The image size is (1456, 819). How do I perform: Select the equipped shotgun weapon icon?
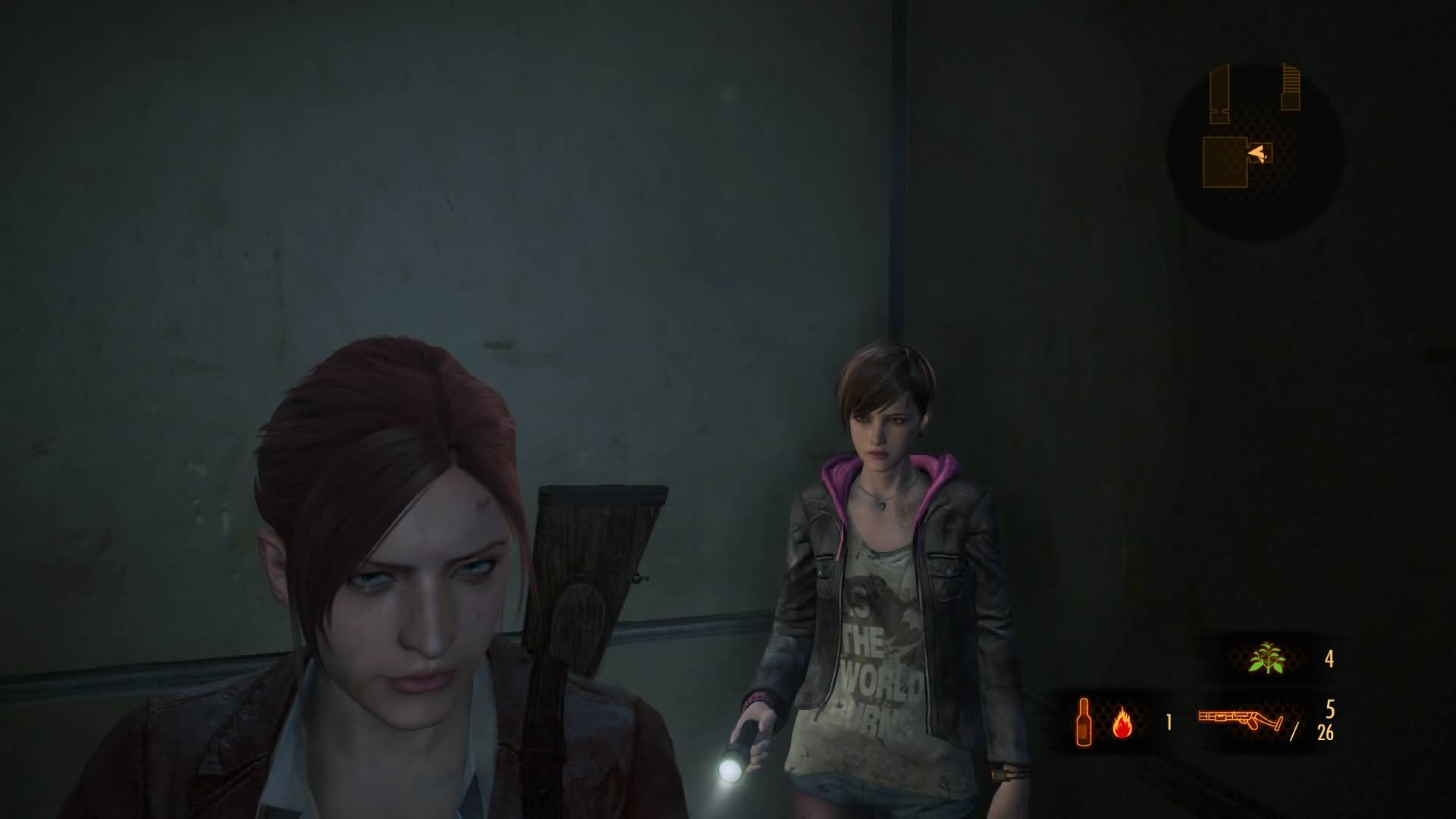pos(1241,720)
